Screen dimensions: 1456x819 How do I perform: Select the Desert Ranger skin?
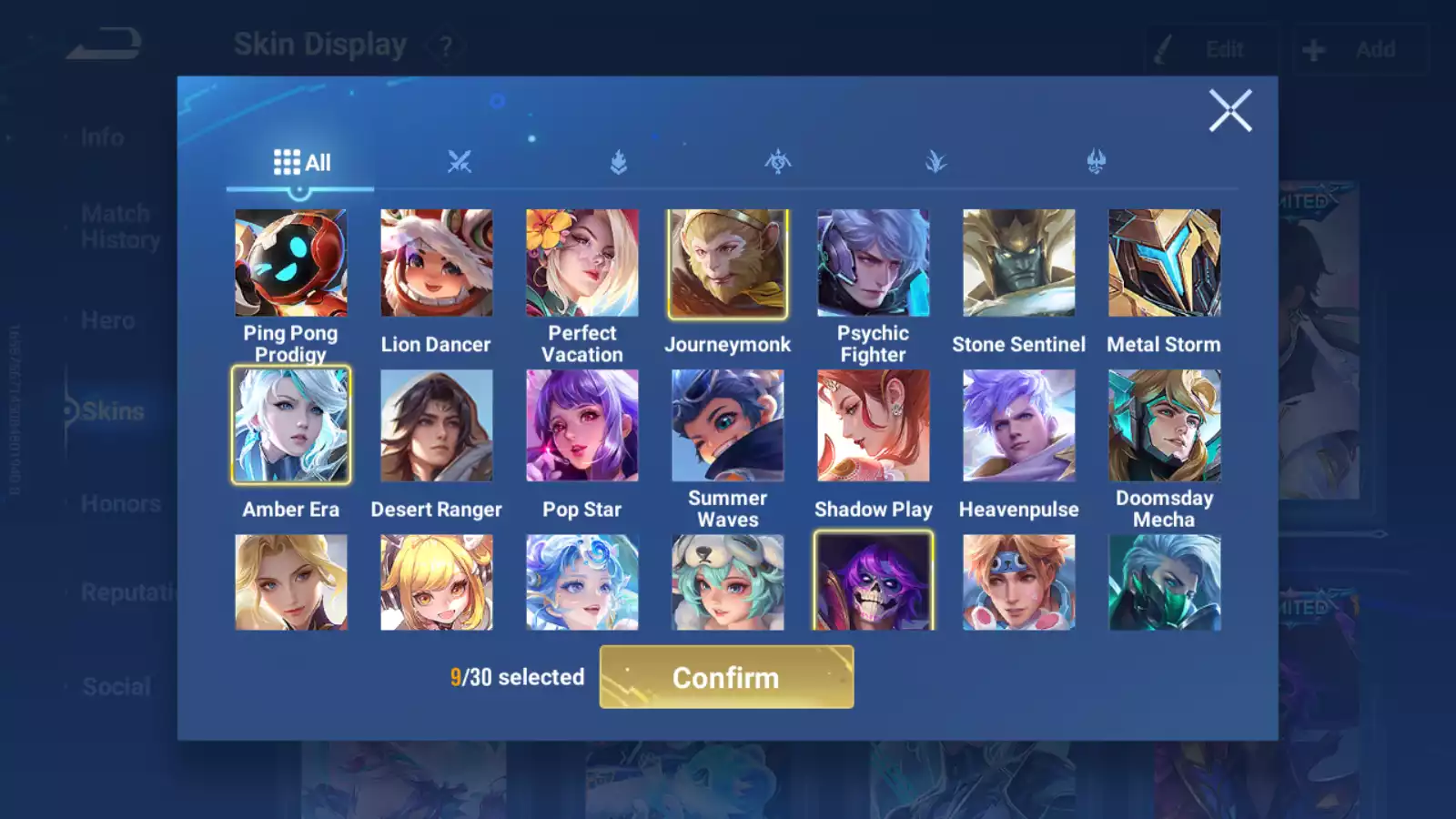[437, 425]
